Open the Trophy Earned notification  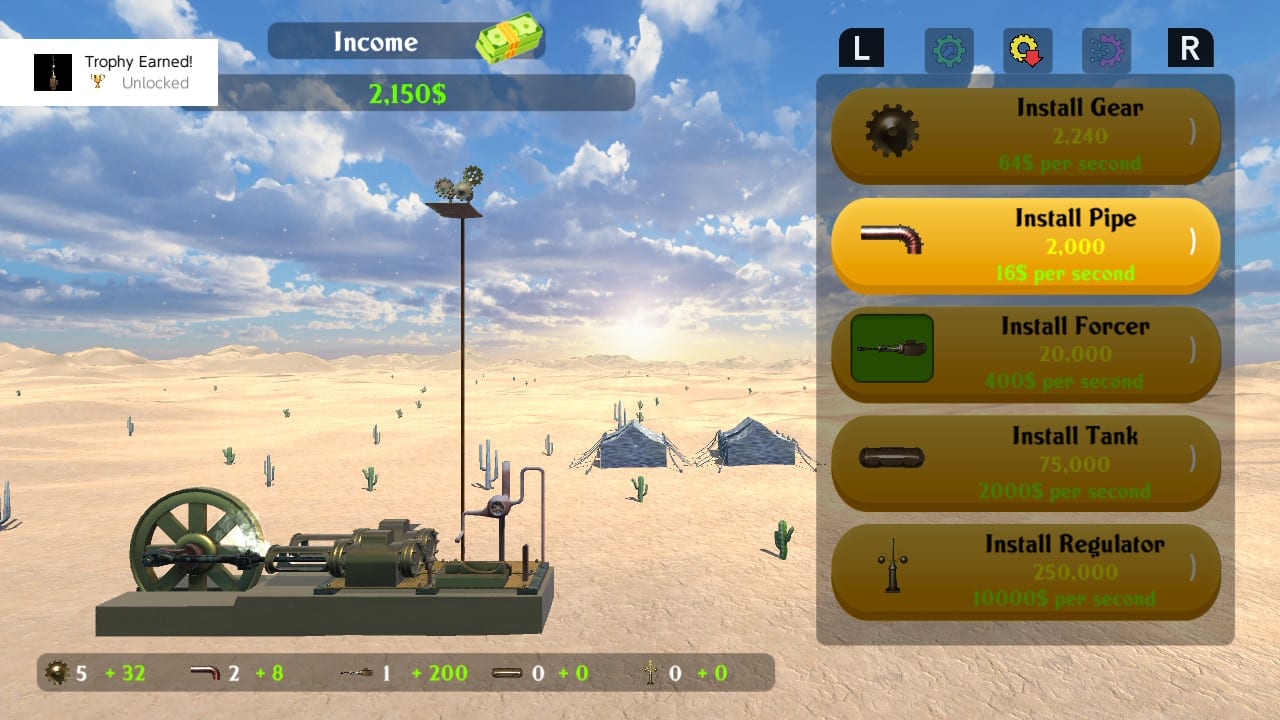[x=109, y=72]
